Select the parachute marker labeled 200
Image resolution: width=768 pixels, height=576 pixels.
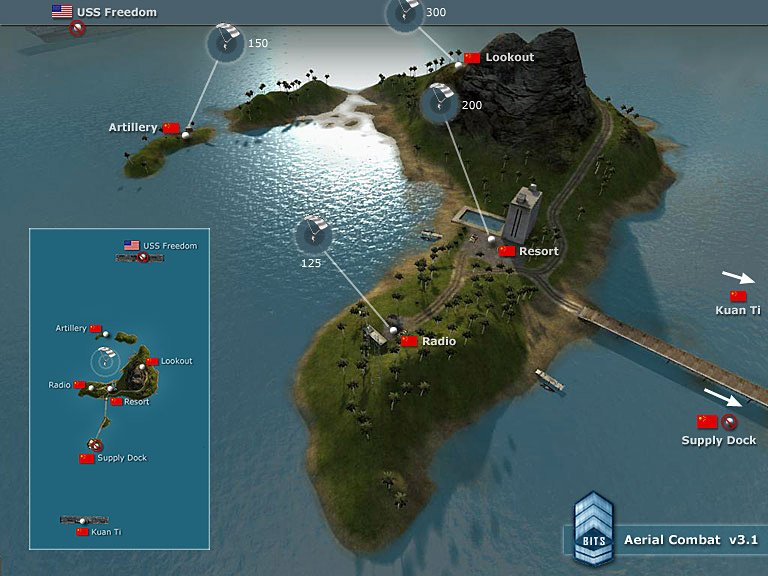(x=439, y=104)
